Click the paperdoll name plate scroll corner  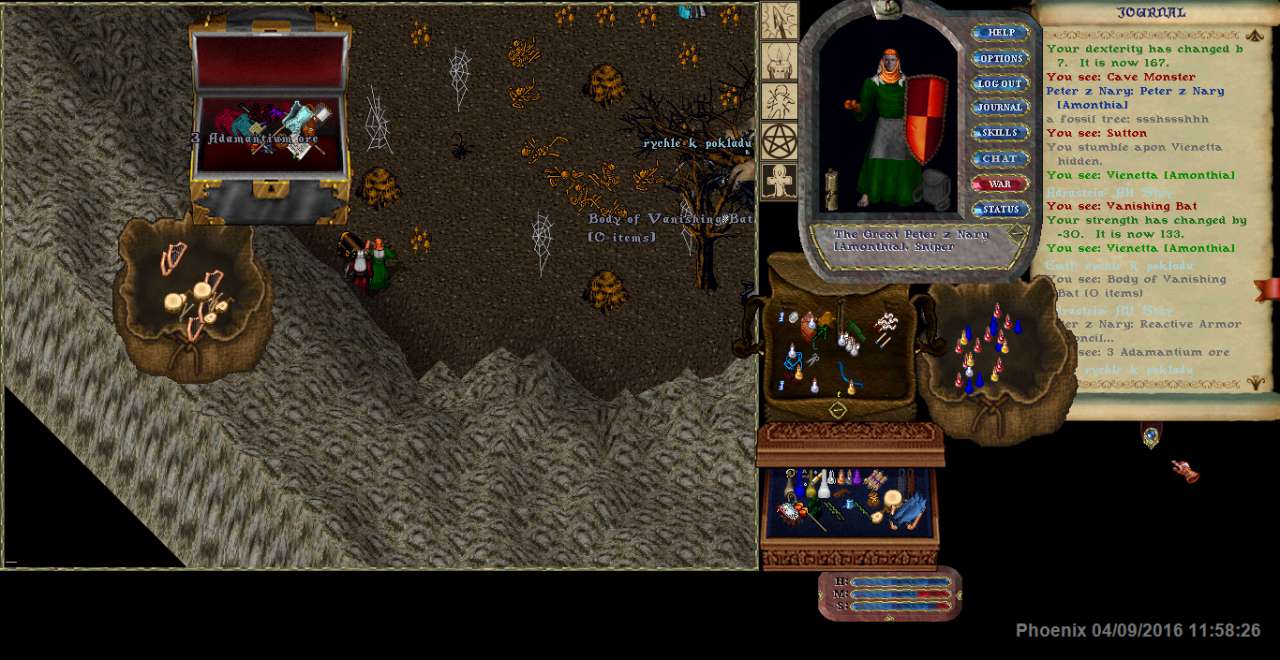pyautogui.click(x=1018, y=234)
